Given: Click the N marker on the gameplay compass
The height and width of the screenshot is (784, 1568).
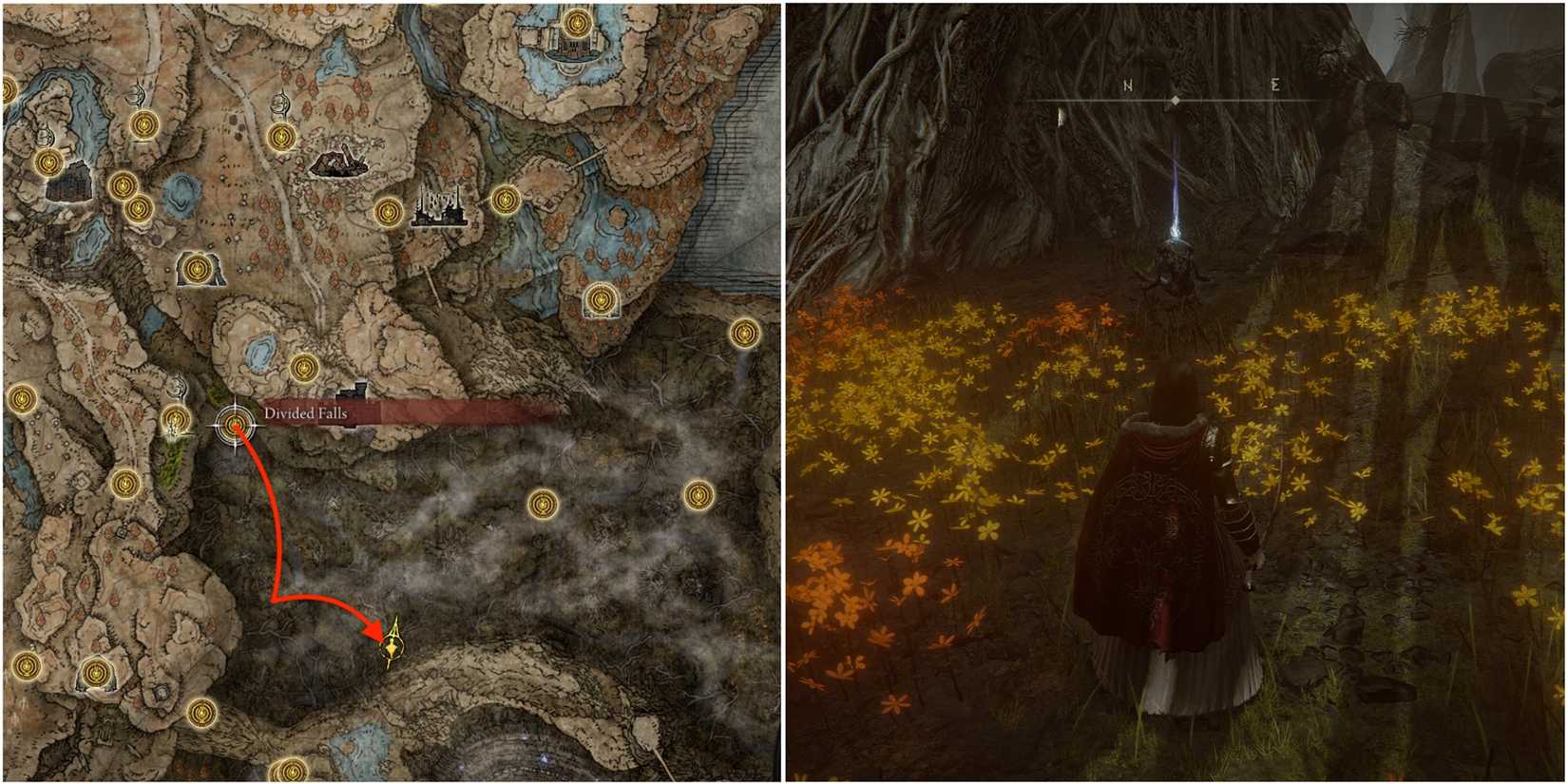Looking at the screenshot, I should (x=1126, y=87).
